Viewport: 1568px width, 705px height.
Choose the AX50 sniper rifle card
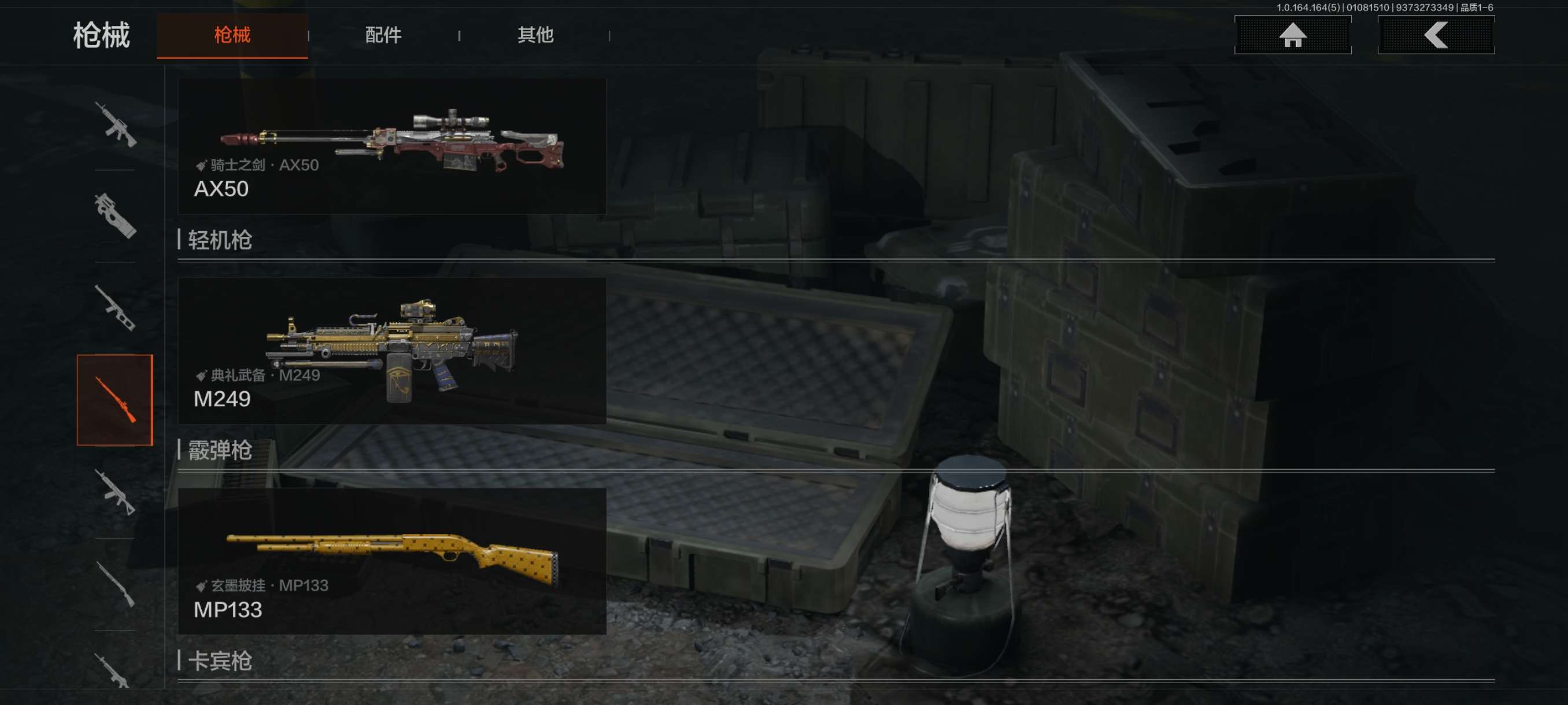[x=391, y=146]
